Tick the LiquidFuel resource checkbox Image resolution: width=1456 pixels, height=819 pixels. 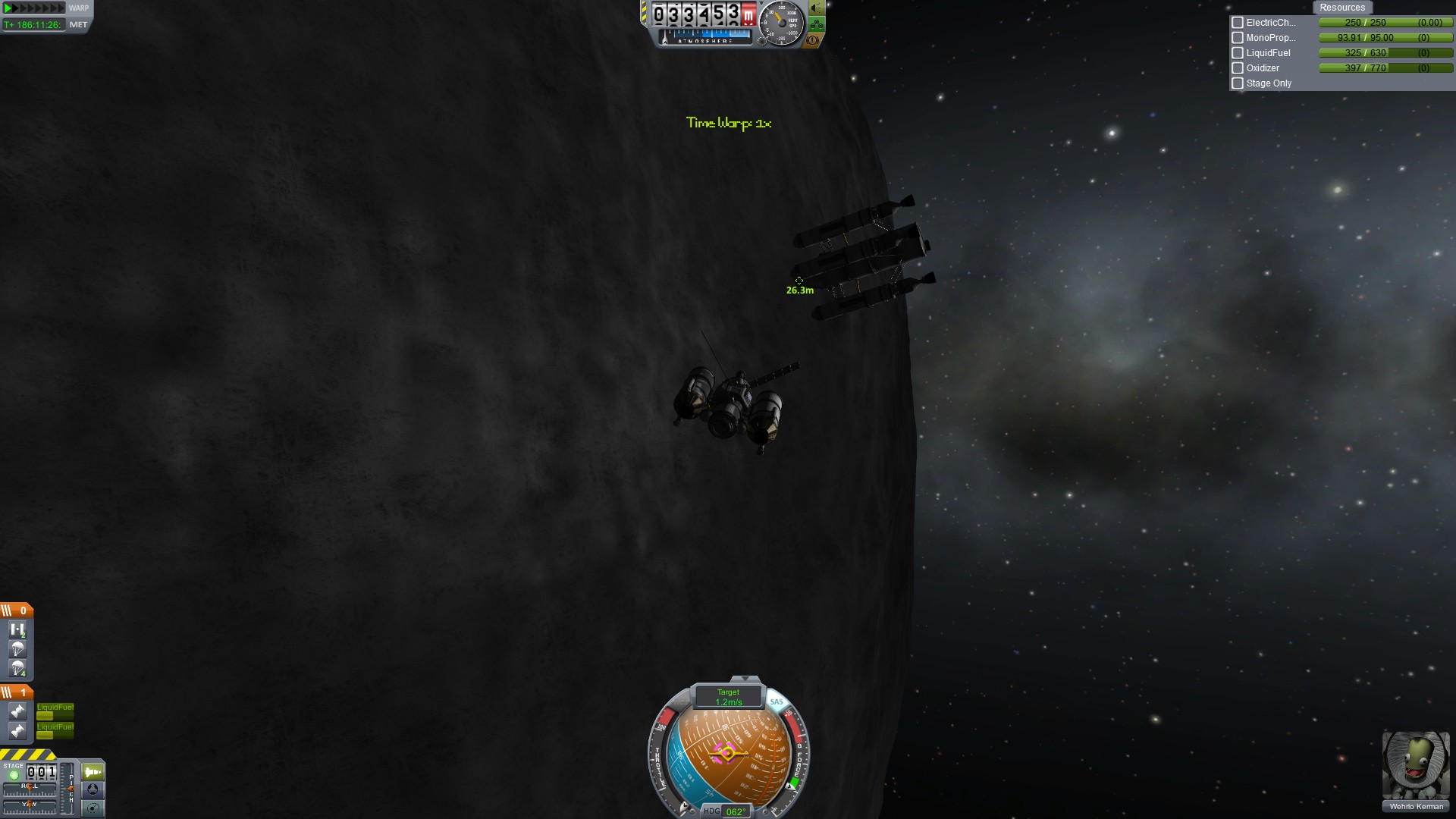[x=1238, y=53]
